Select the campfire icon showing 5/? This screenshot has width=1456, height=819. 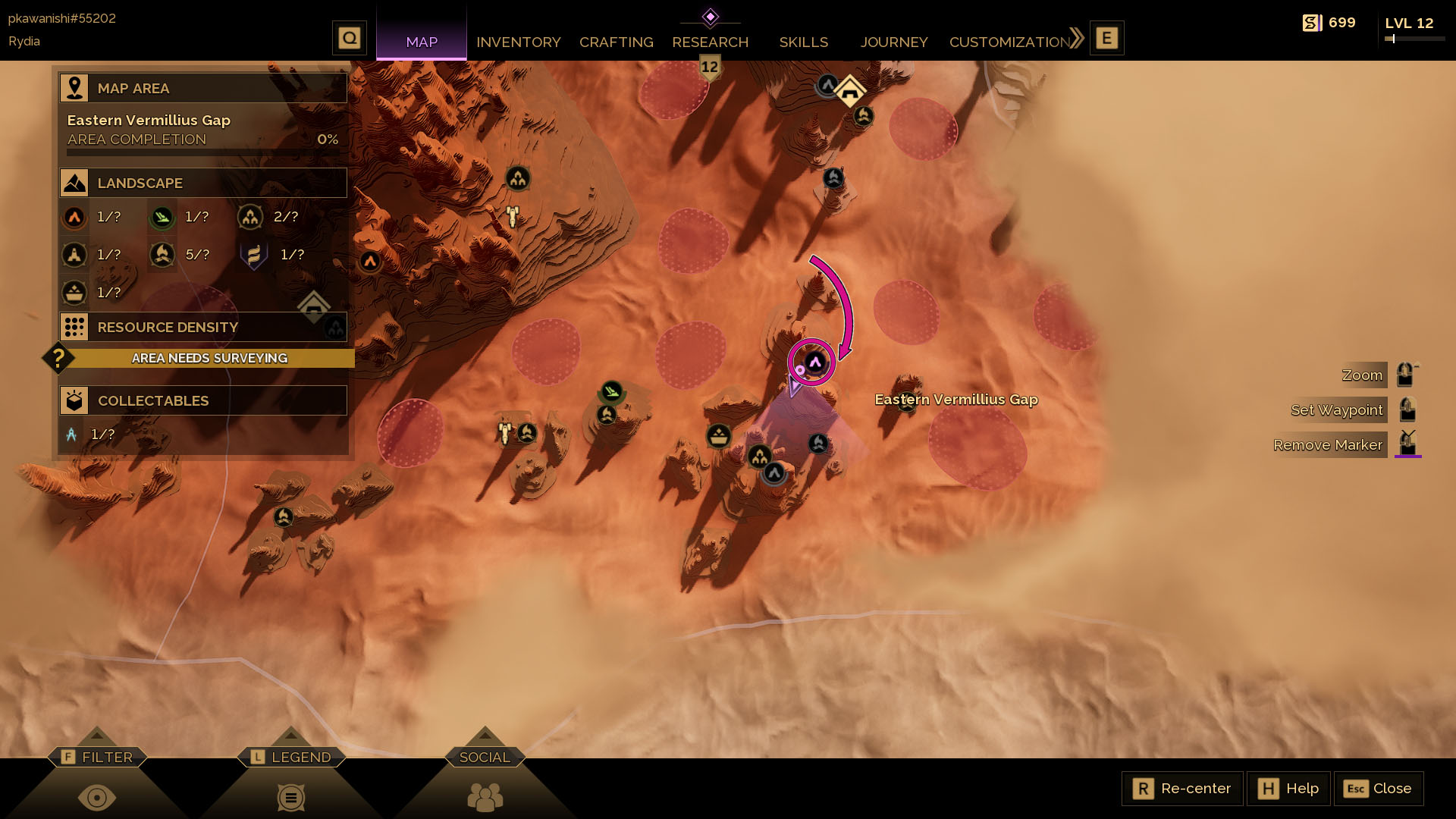(162, 255)
